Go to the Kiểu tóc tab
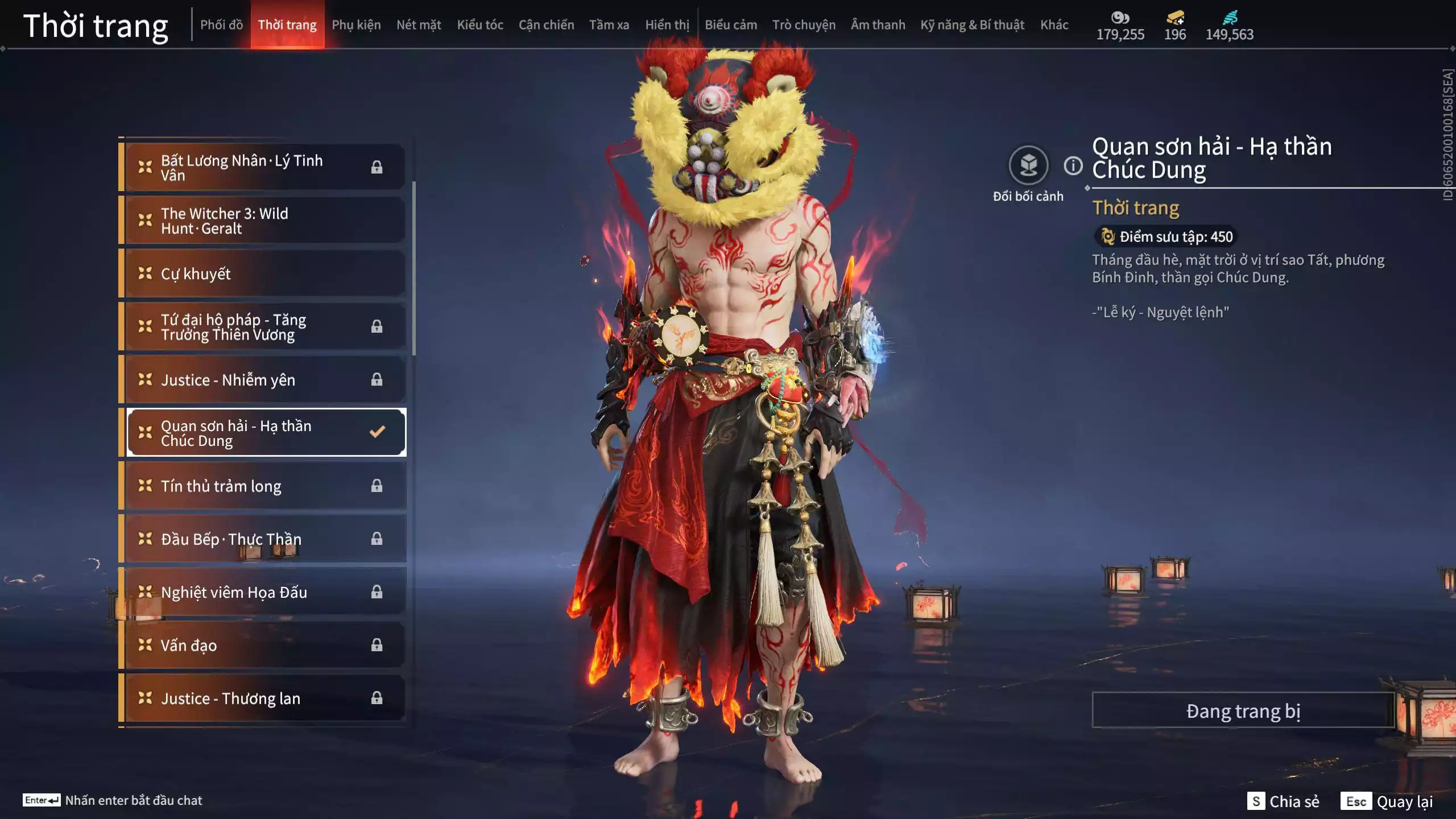Viewport: 1456px width, 819px height. [480, 25]
